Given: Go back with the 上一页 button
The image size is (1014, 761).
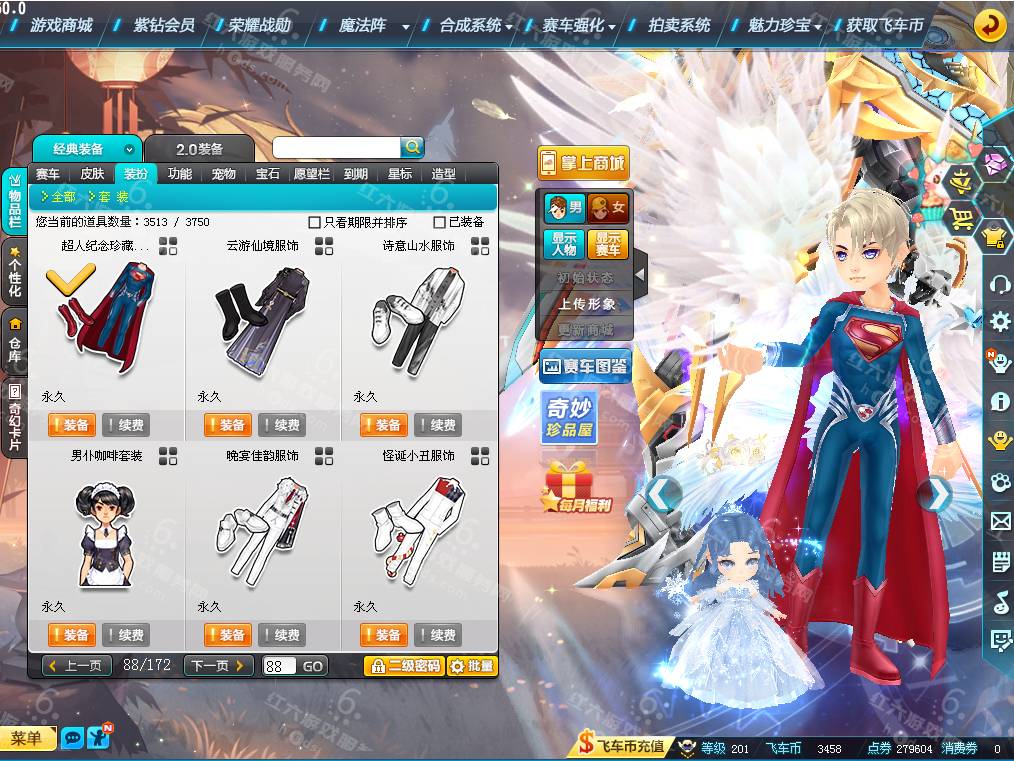Looking at the screenshot, I should (77, 666).
